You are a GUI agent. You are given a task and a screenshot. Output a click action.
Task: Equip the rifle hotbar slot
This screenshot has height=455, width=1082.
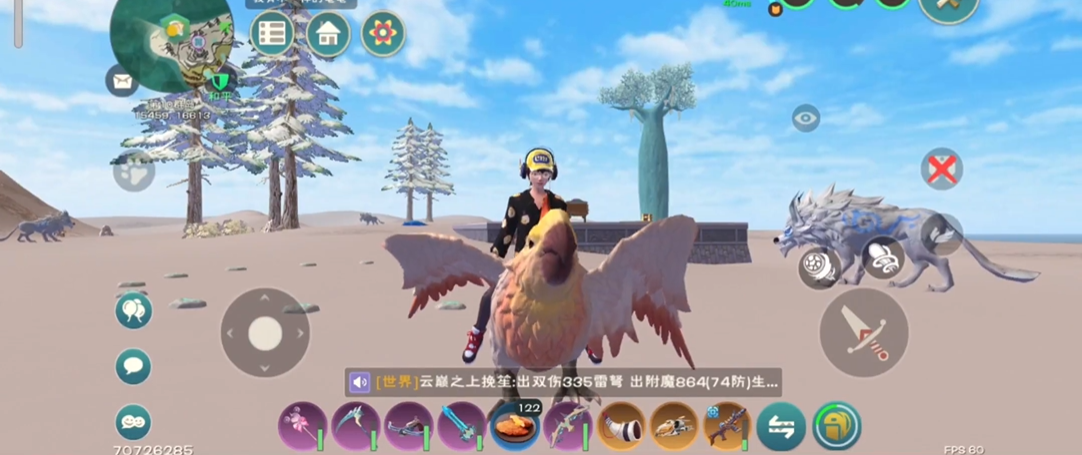click(727, 426)
